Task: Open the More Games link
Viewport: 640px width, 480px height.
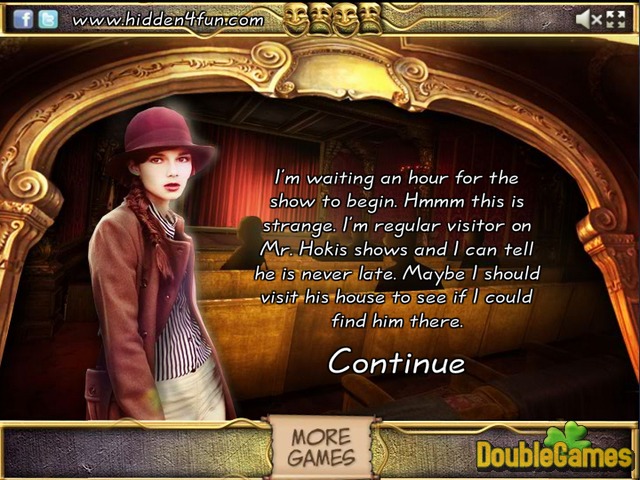Action: point(322,448)
